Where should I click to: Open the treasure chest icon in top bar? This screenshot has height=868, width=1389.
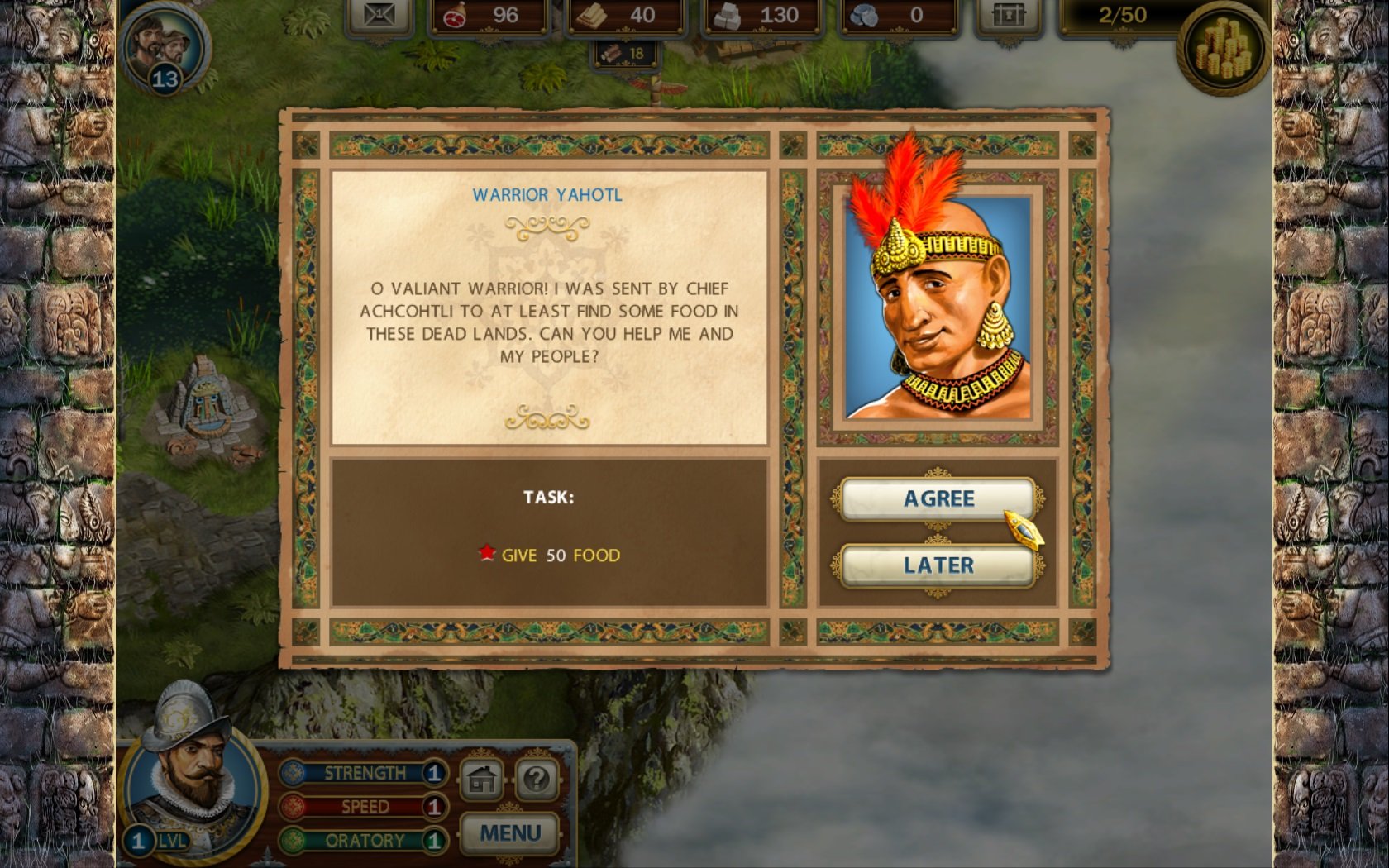[x=1009, y=15]
